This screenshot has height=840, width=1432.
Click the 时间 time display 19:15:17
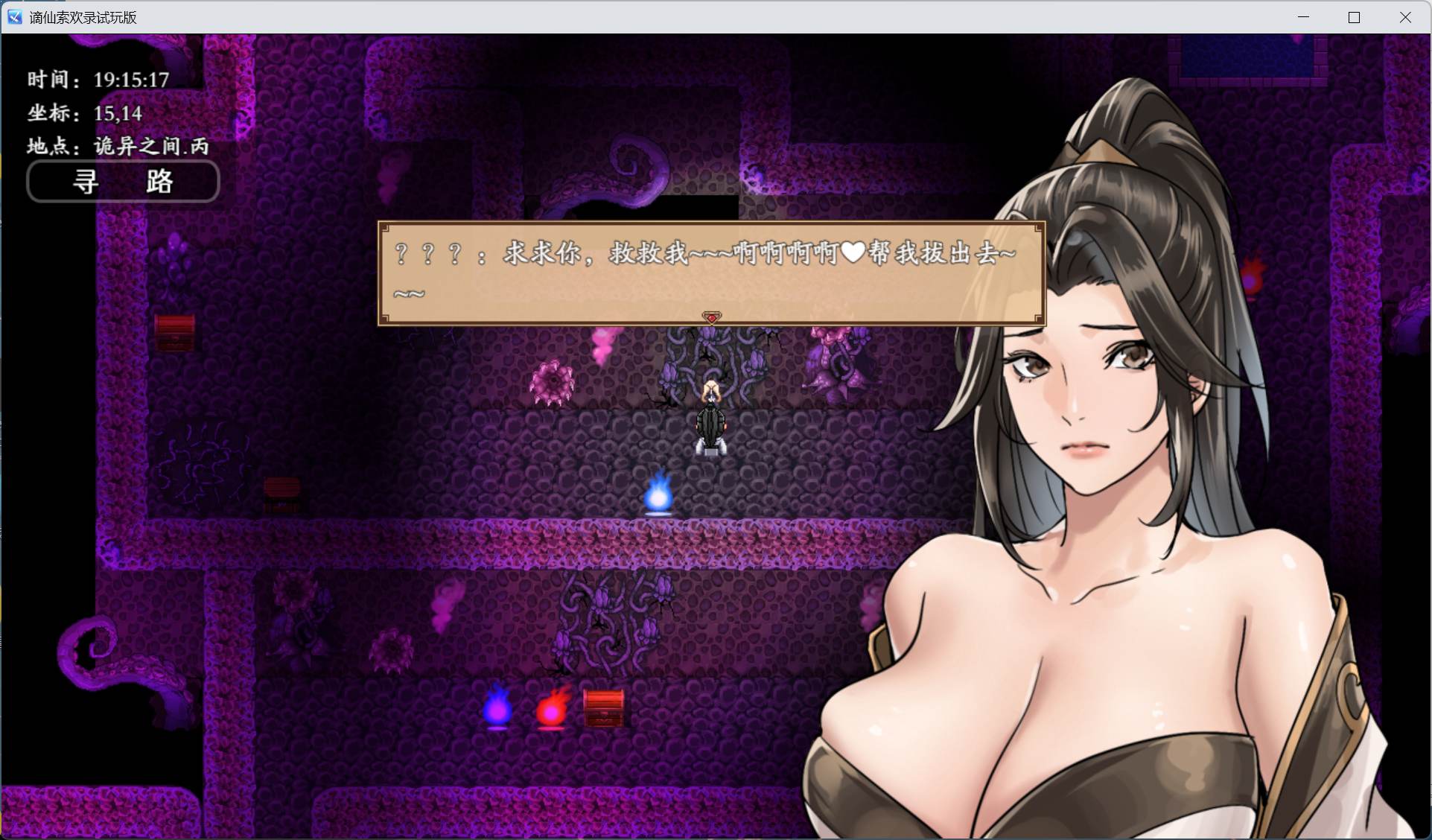click(97, 79)
